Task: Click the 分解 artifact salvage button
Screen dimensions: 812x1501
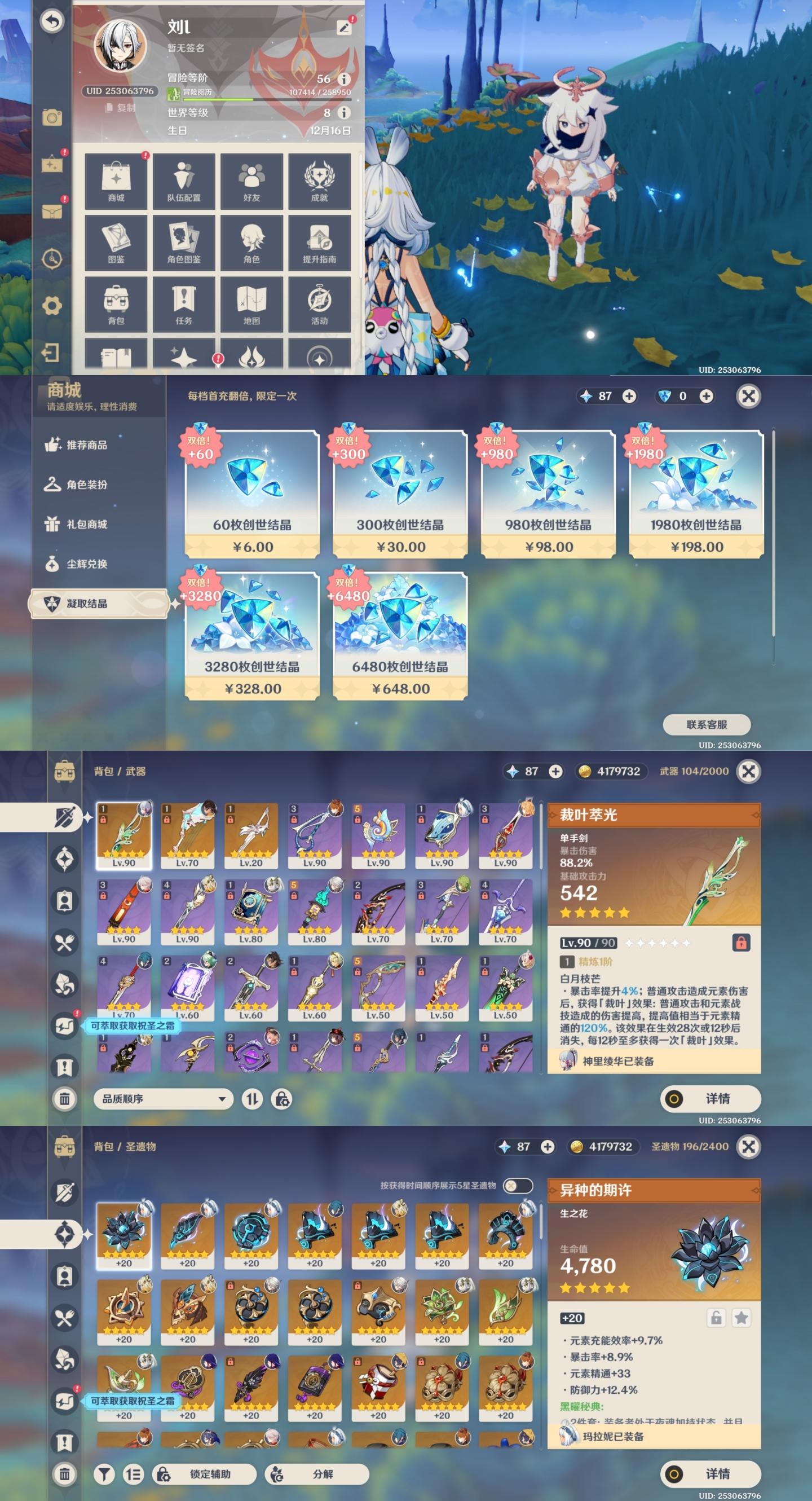Action: [317, 1473]
